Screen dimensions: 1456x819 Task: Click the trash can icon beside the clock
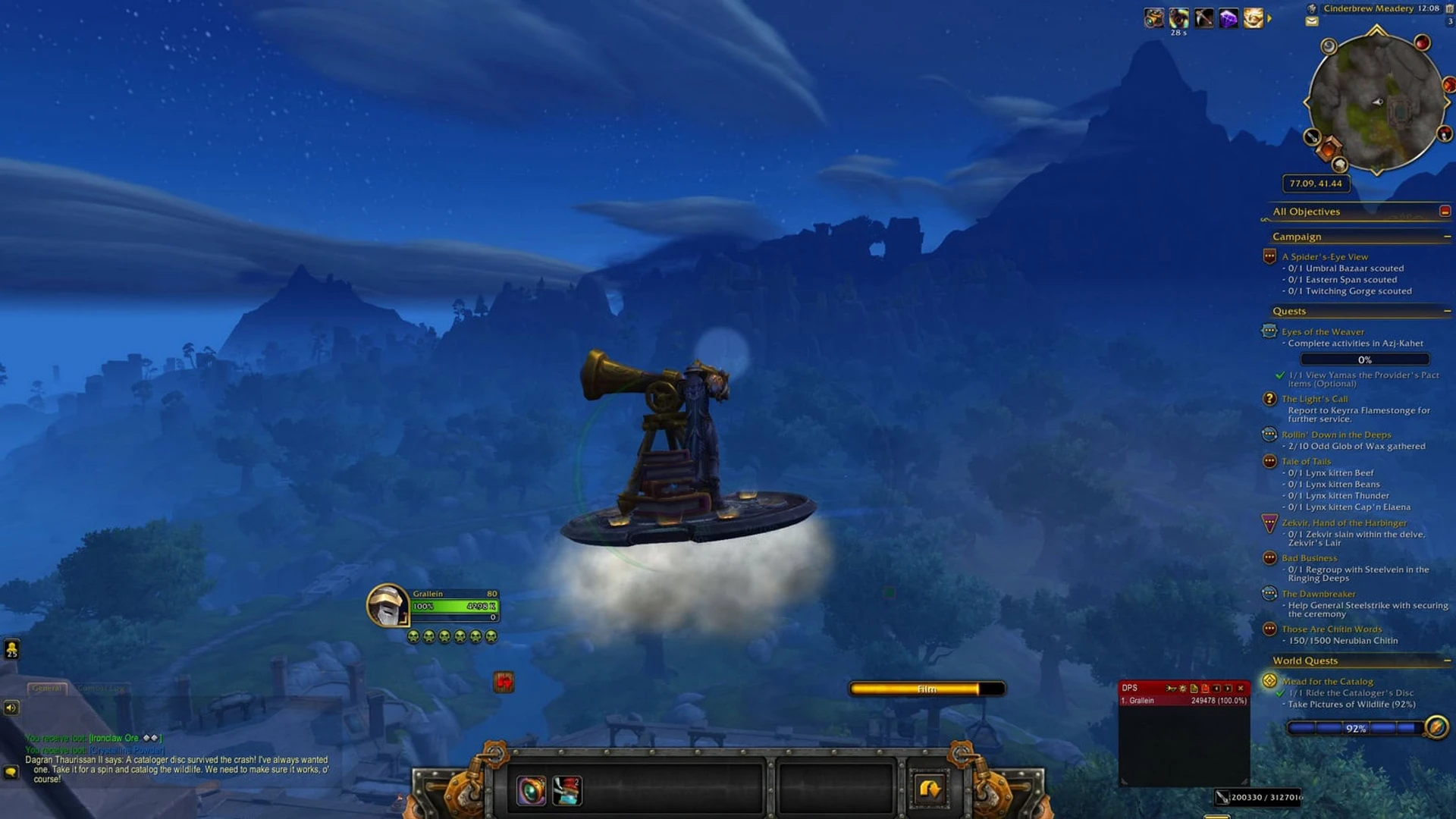pos(1448,8)
